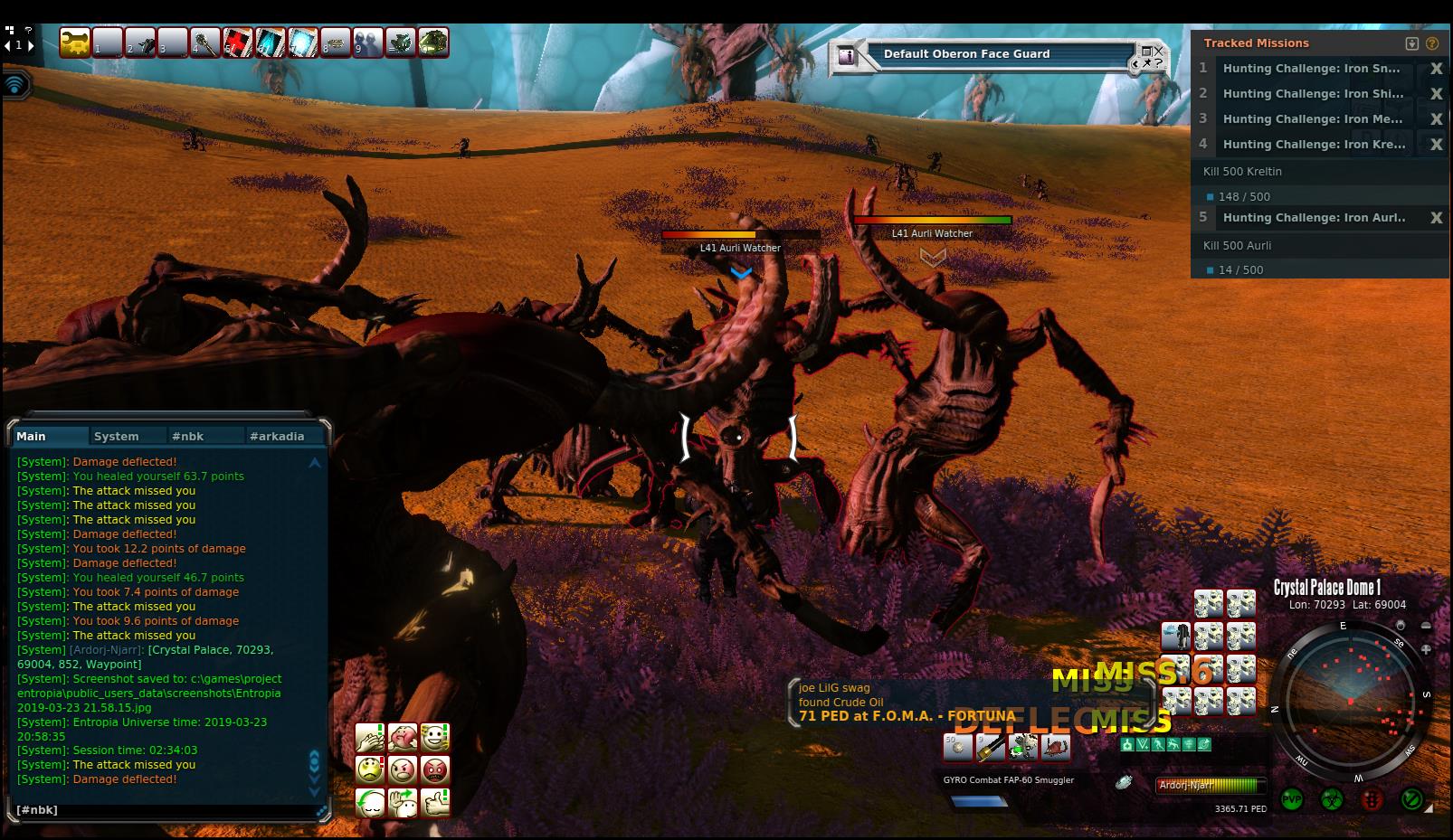Activate the red cross heal slot

pyautogui.click(x=238, y=42)
